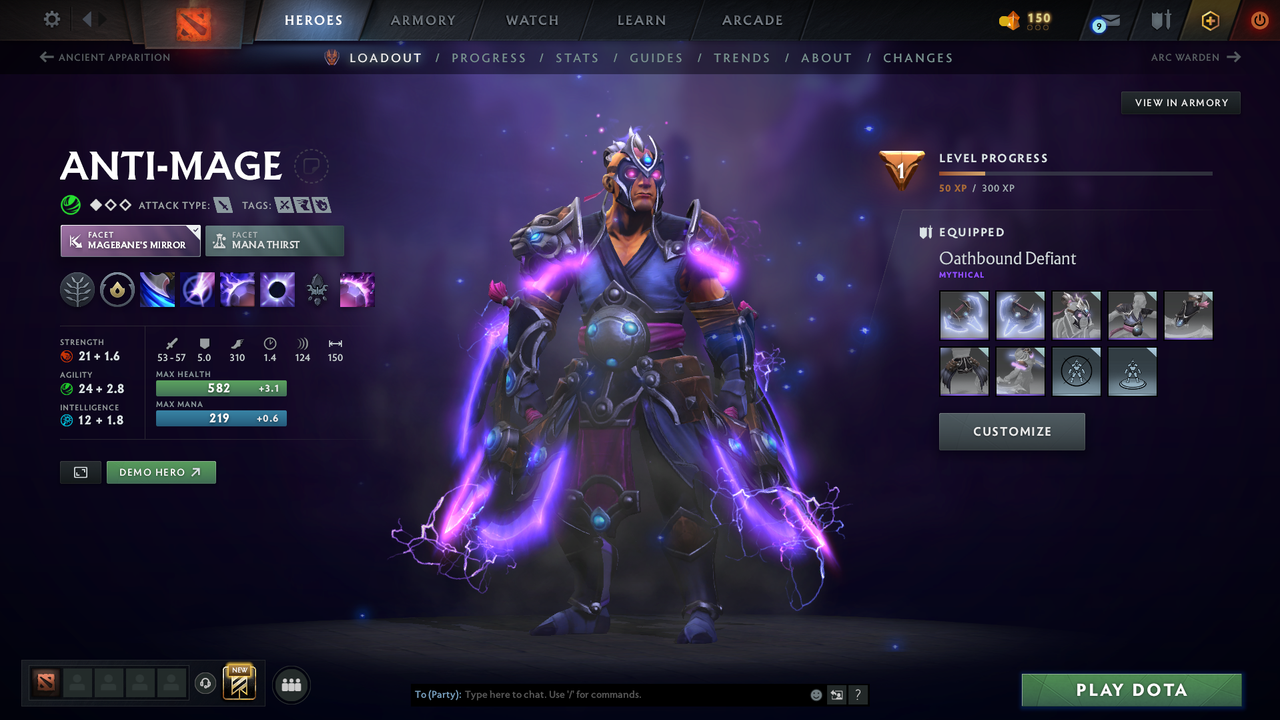Switch to the STATS tab
Viewport: 1280px width, 720px height.
[577, 57]
